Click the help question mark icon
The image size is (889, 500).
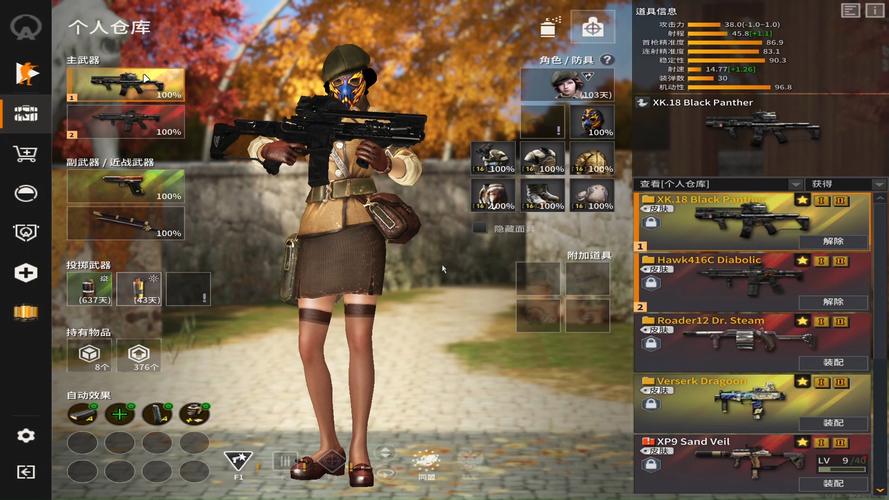(606, 60)
